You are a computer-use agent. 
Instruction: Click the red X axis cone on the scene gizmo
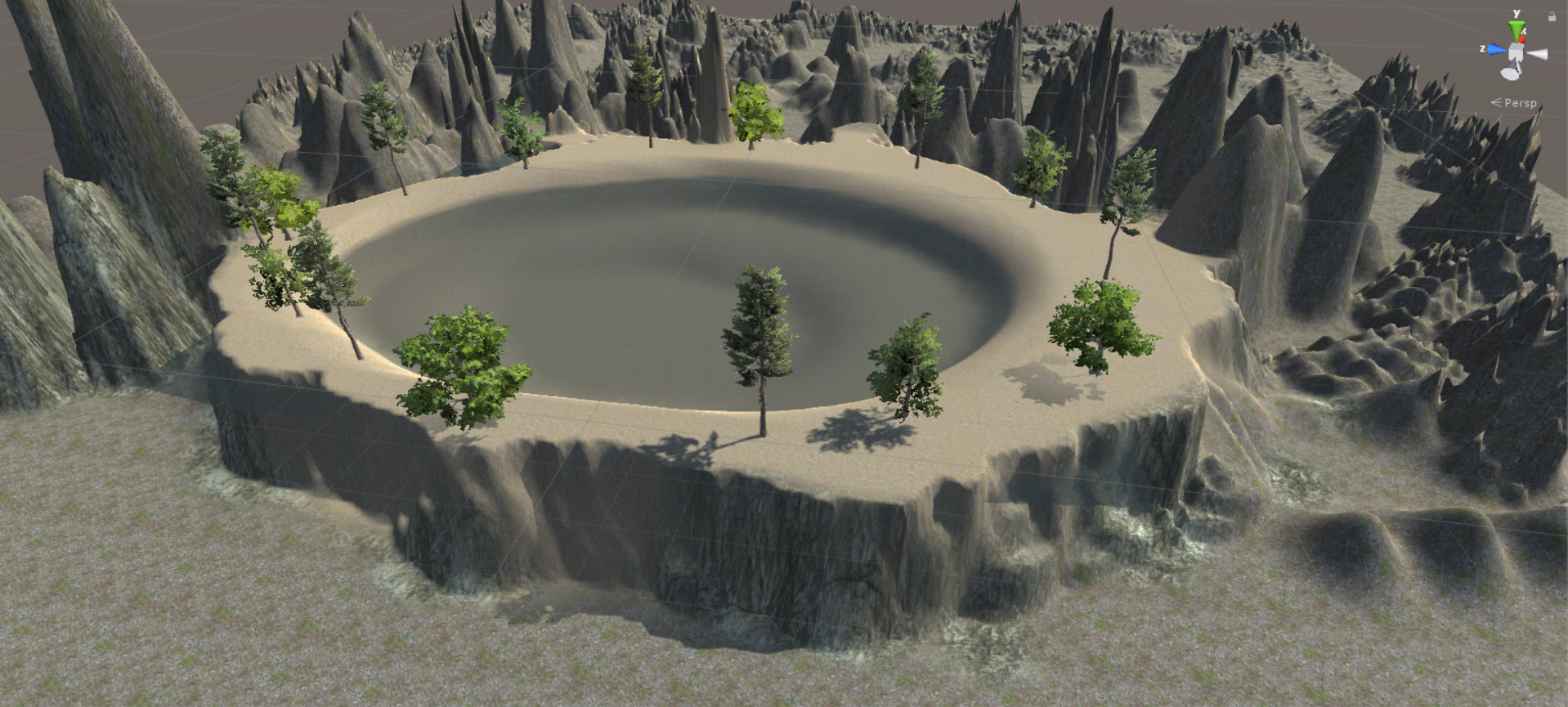point(1522,38)
